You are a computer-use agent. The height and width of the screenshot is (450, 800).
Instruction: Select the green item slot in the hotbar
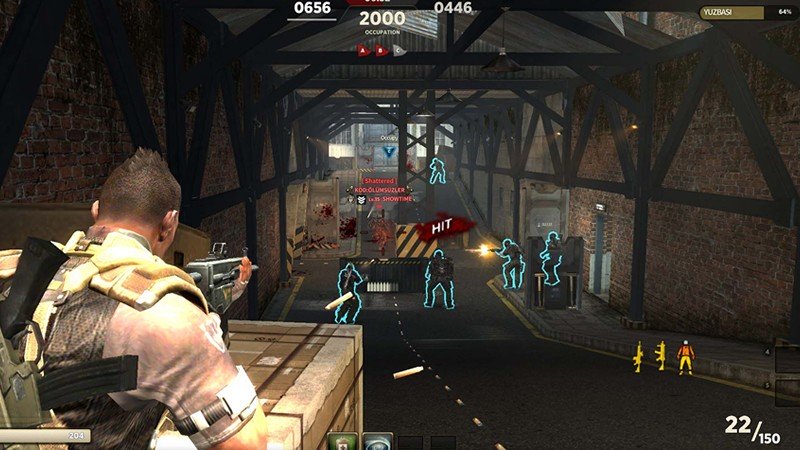(342, 441)
